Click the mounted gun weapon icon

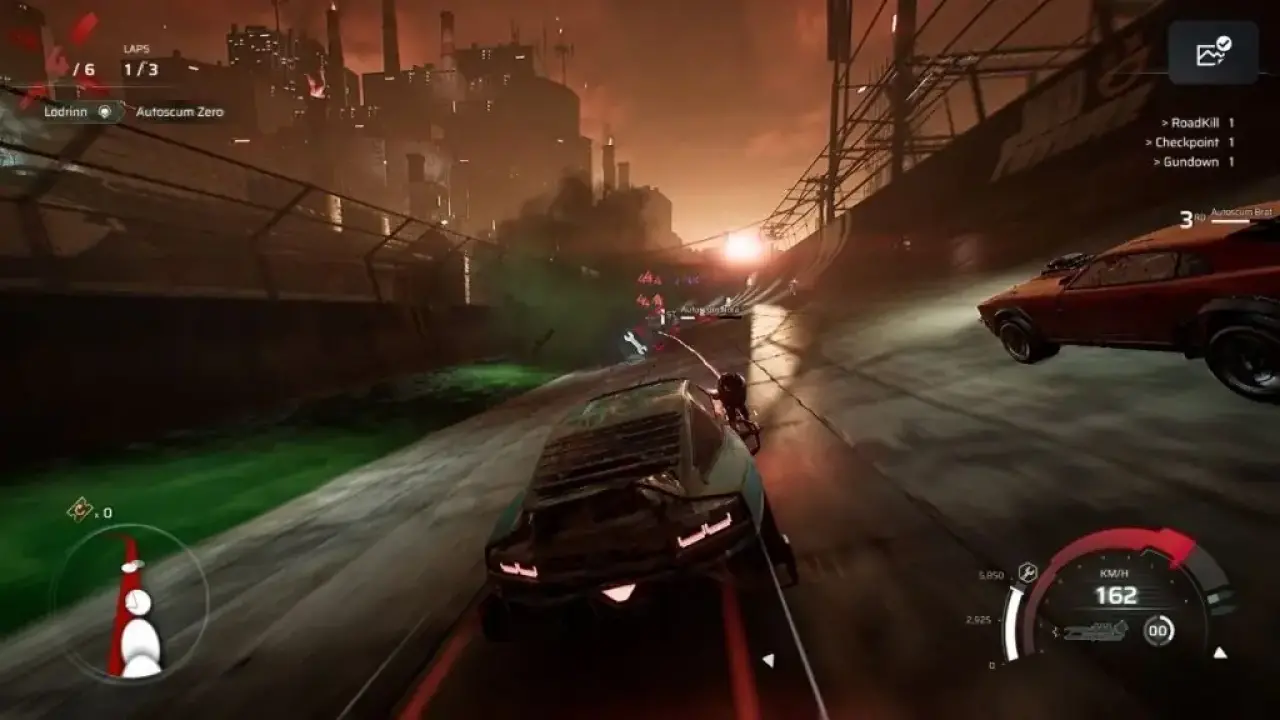click(1096, 631)
